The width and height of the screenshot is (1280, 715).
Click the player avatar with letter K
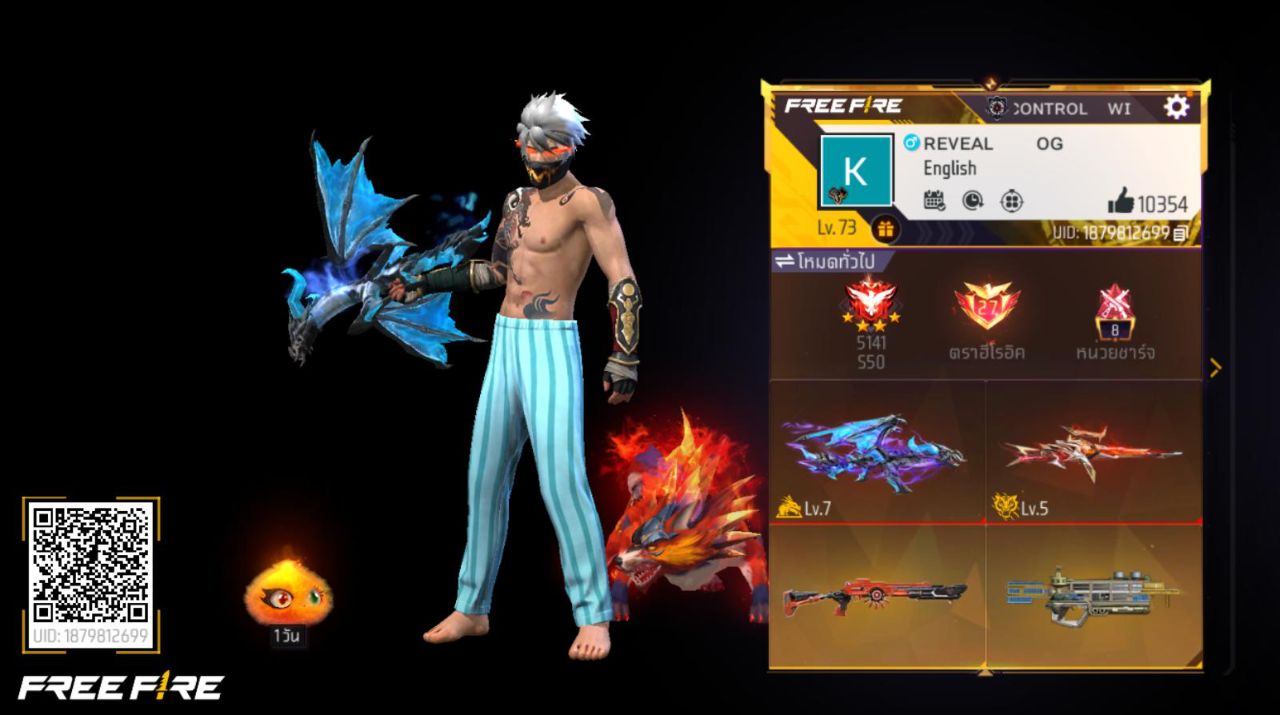[855, 171]
